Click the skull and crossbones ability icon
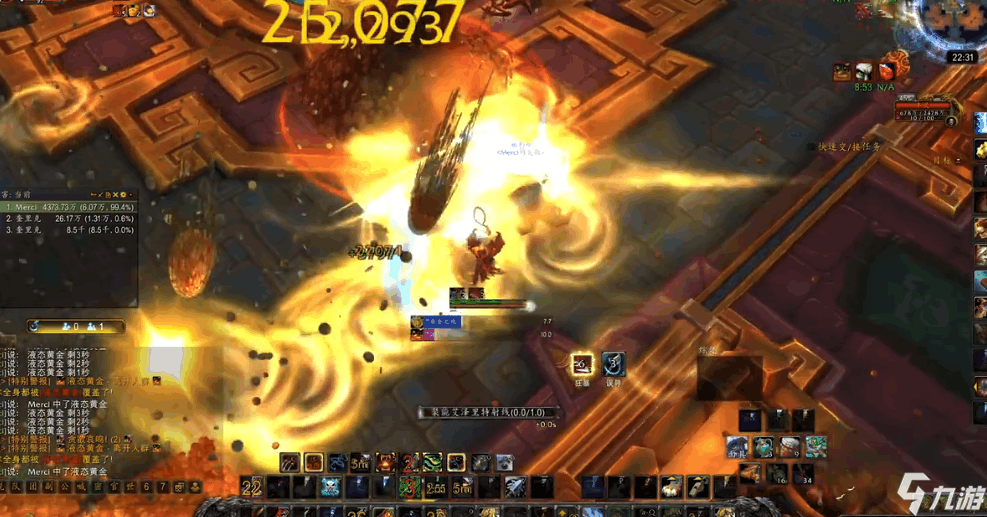This screenshot has height=517, width=987. coord(331,487)
